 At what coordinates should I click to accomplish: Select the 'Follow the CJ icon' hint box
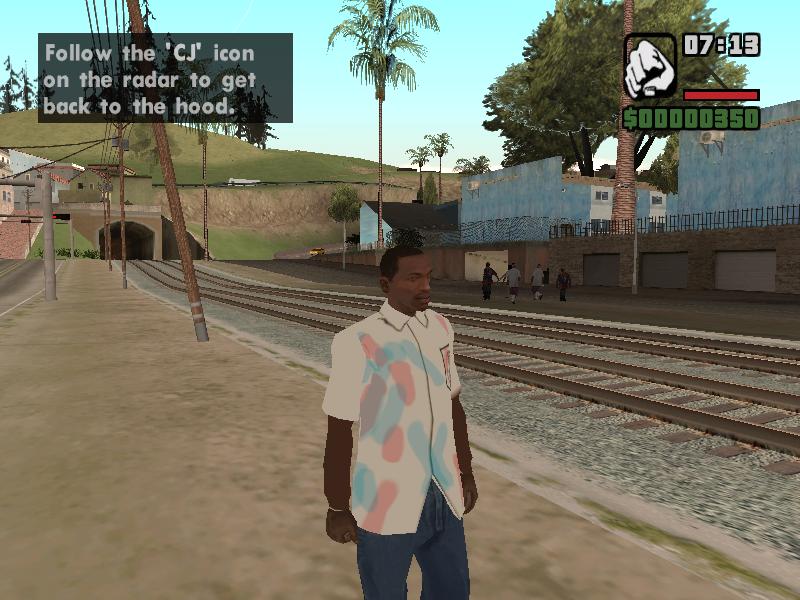pyautogui.click(x=165, y=78)
